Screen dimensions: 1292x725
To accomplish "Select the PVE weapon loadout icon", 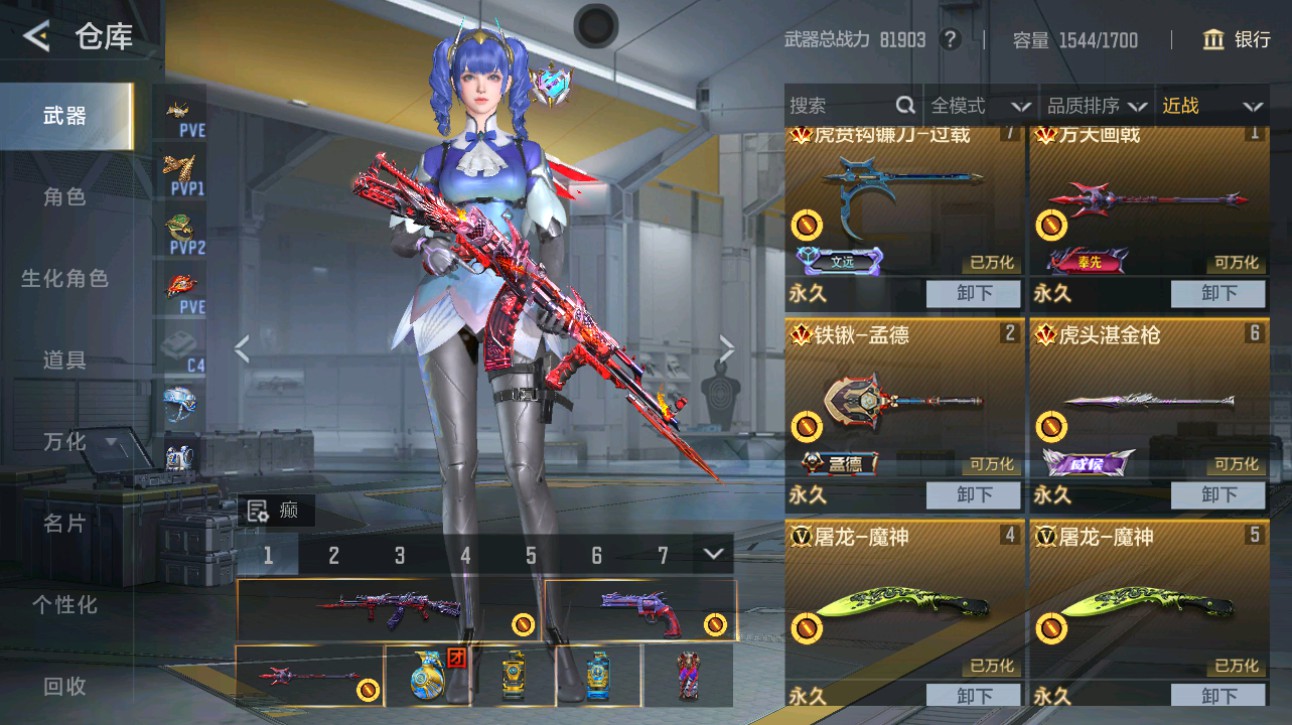I will [x=180, y=110].
